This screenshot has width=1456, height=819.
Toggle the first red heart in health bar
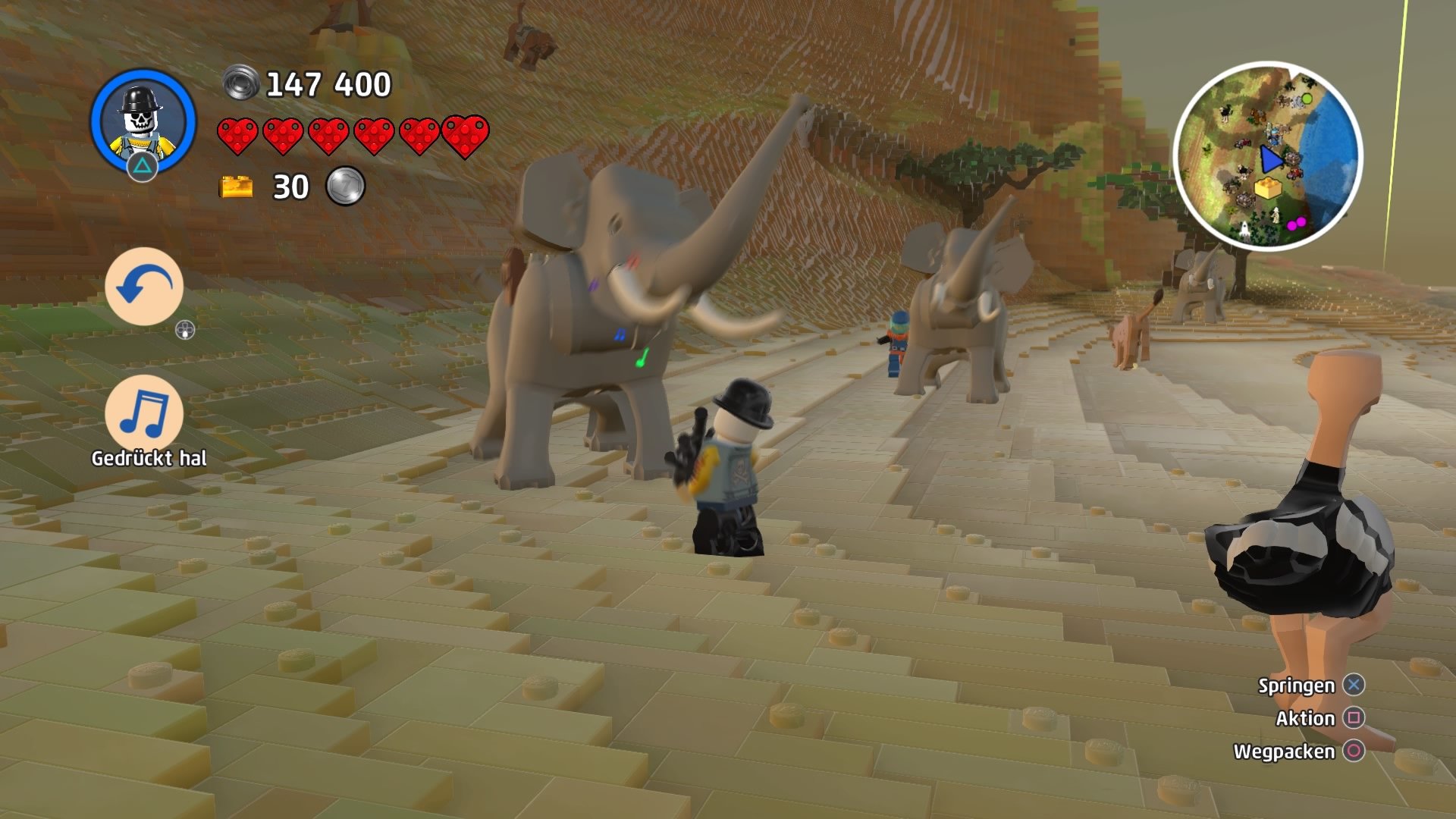click(237, 135)
